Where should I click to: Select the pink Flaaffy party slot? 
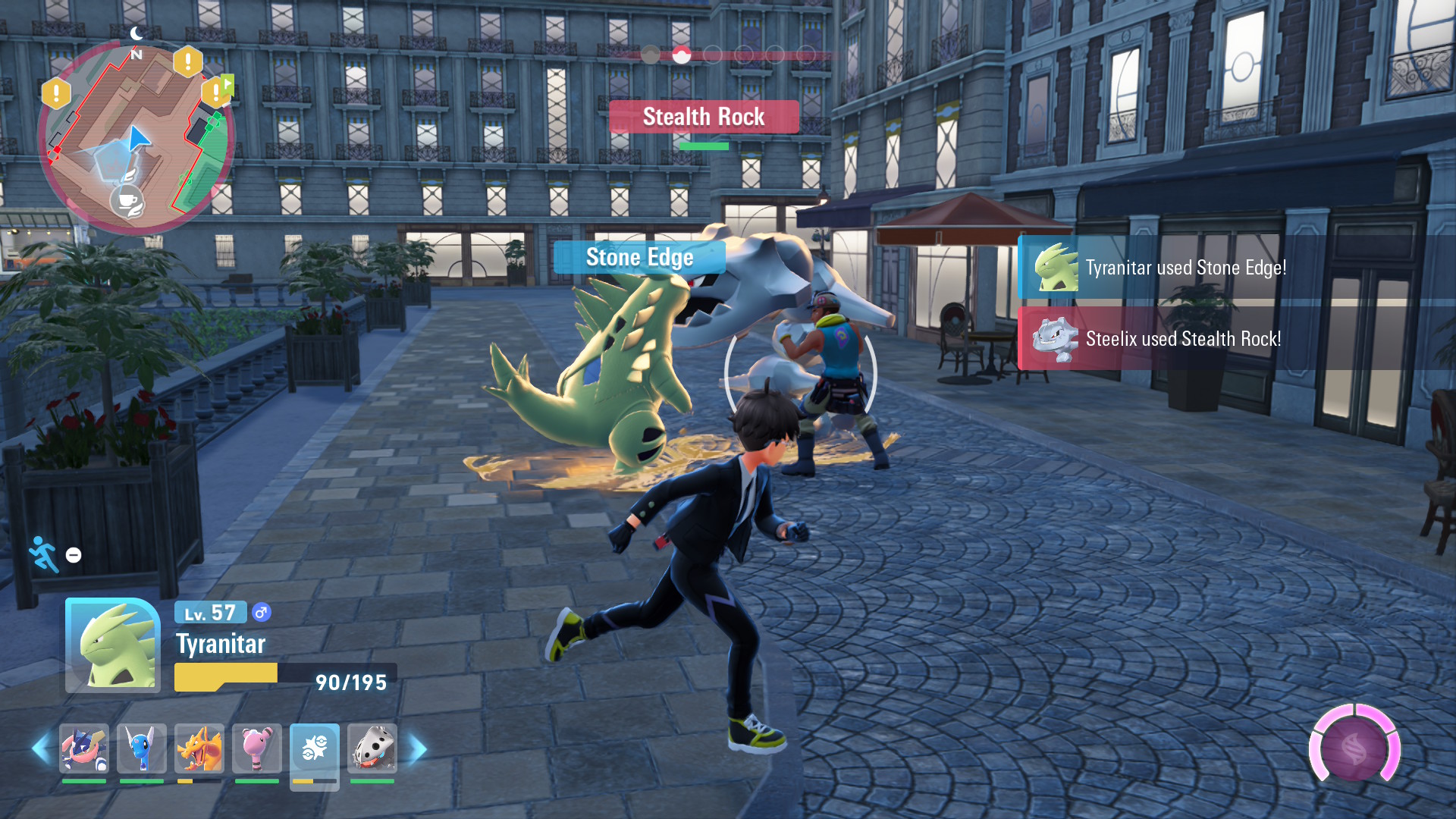[x=257, y=748]
